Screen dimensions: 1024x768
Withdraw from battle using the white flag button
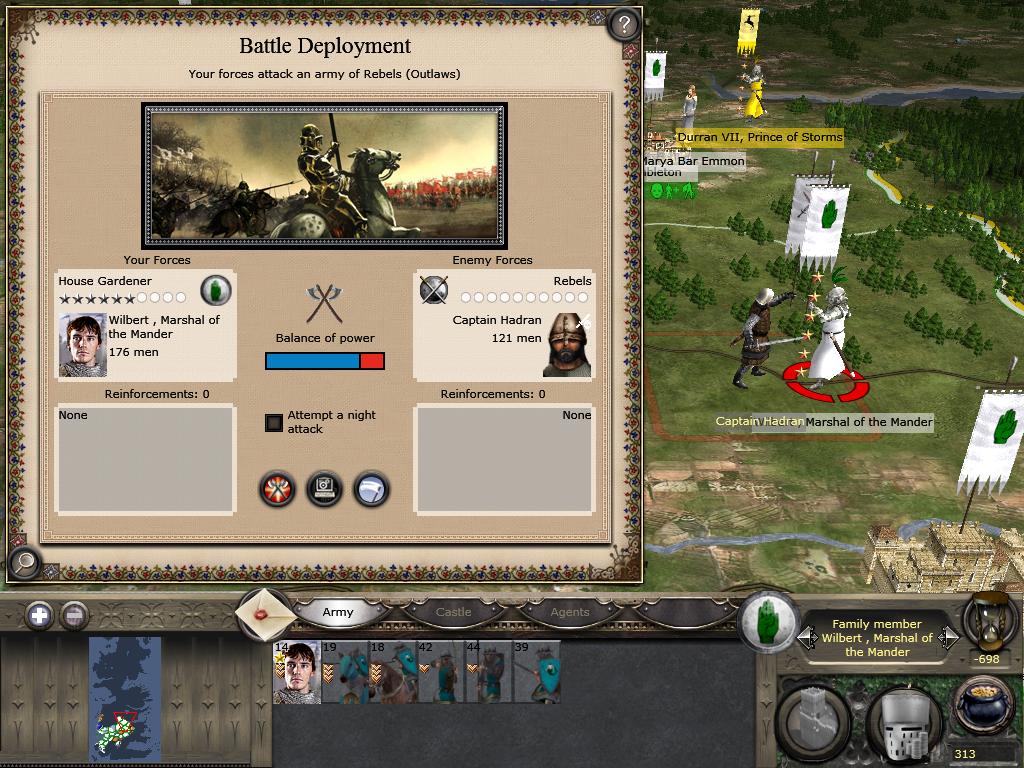(x=370, y=489)
